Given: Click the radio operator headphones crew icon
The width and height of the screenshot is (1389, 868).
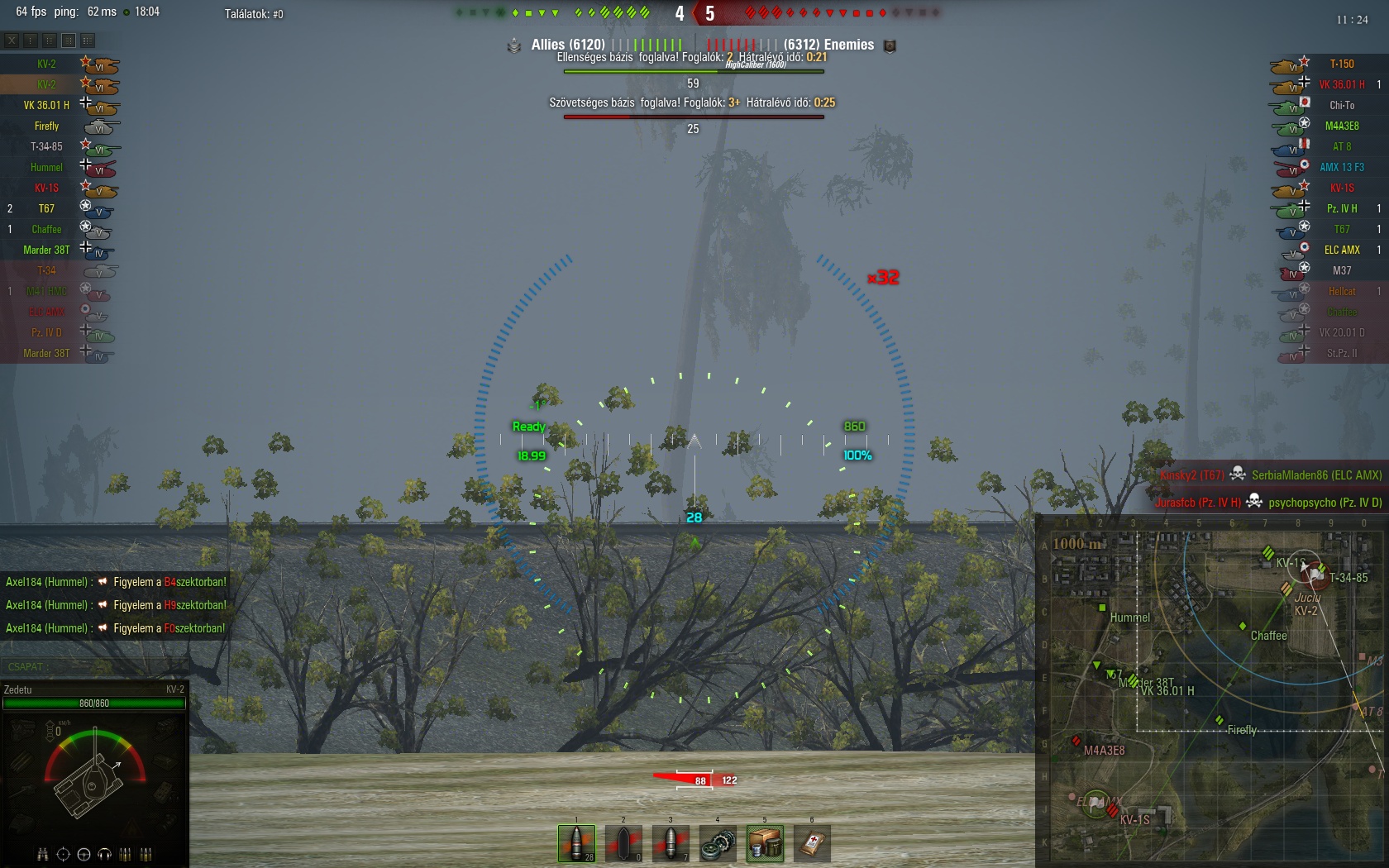Looking at the screenshot, I should [x=104, y=854].
